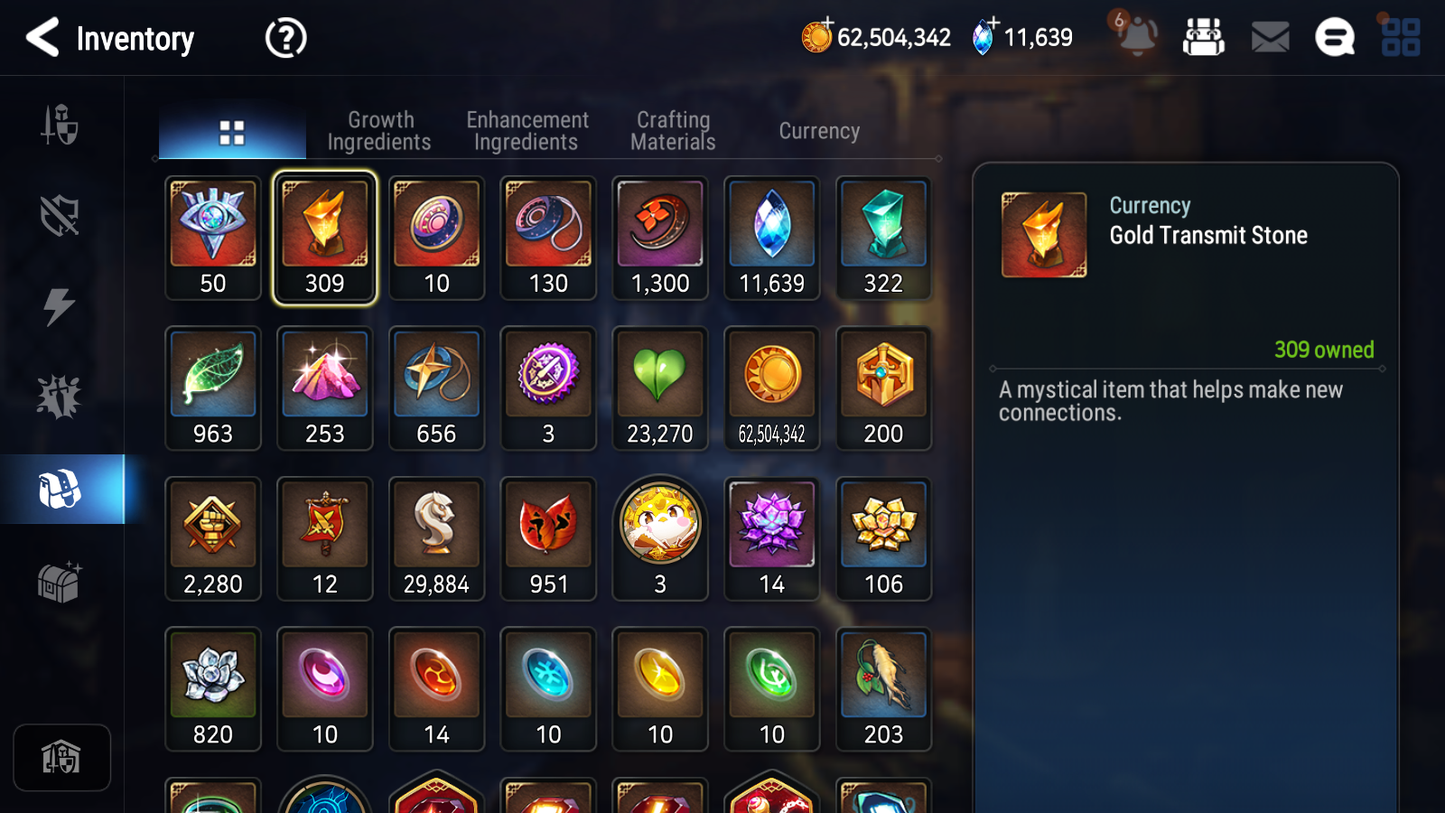The height and width of the screenshot is (813, 1445).
Task: Open the mail envelope icon
Action: 1270,36
